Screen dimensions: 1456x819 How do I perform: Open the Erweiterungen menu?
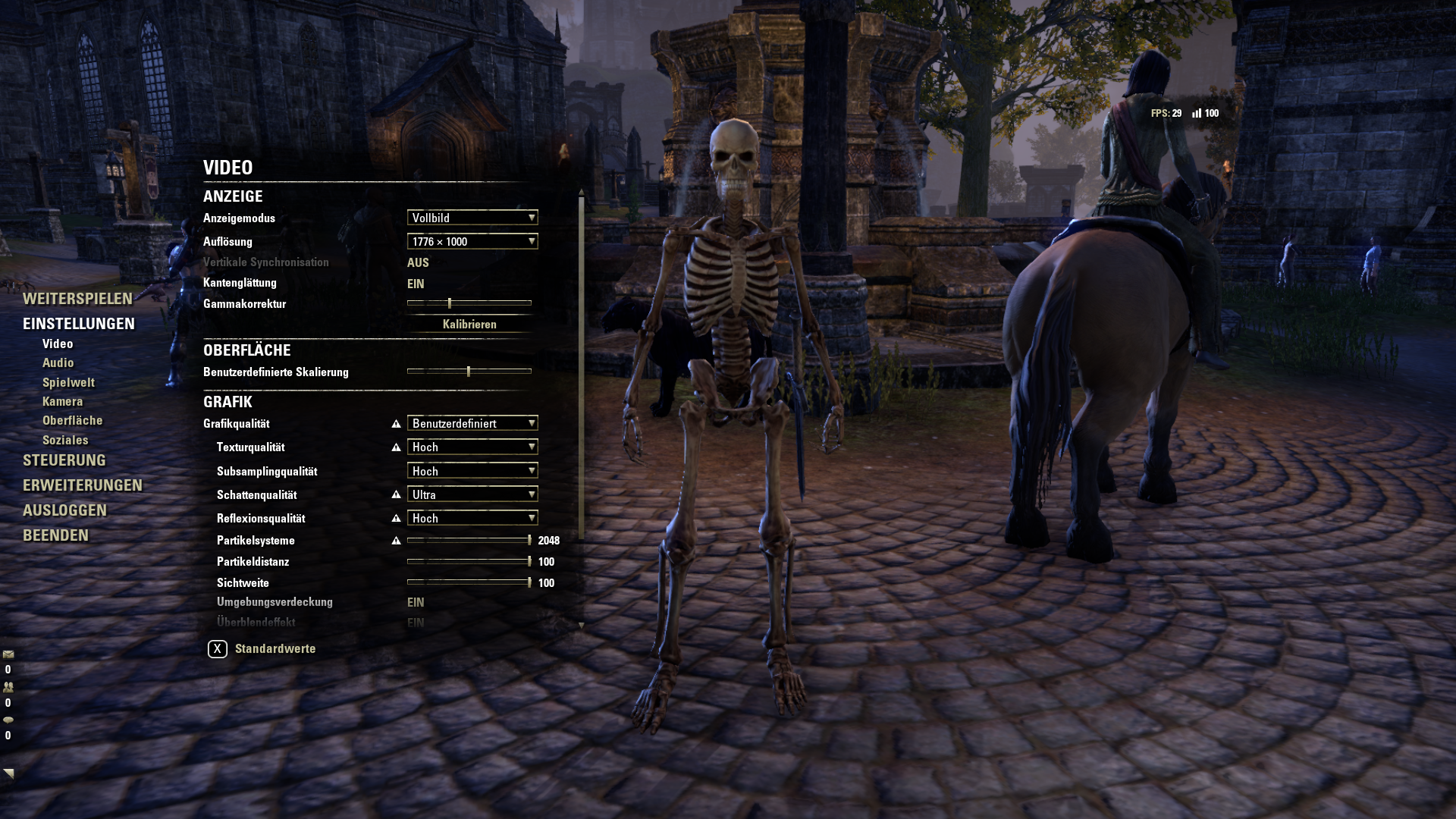pos(83,485)
